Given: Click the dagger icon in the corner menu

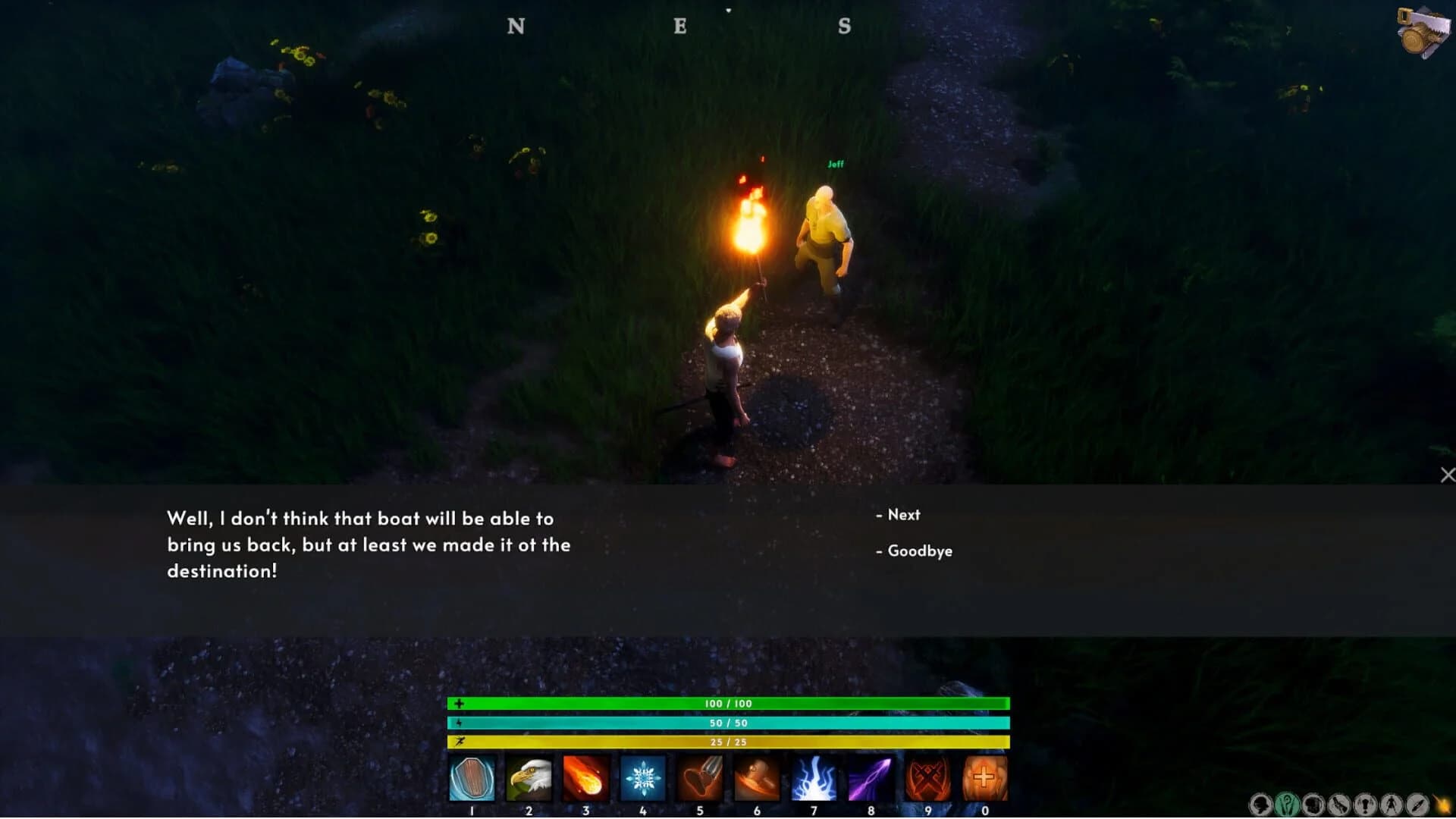Looking at the screenshot, I should (1417, 805).
